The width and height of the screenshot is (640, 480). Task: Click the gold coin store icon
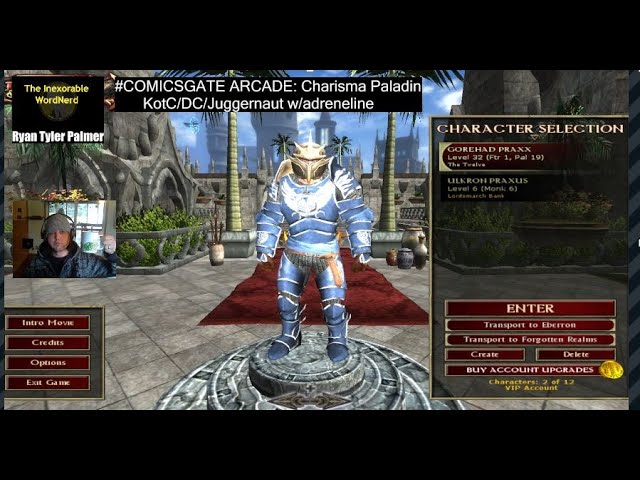611,370
